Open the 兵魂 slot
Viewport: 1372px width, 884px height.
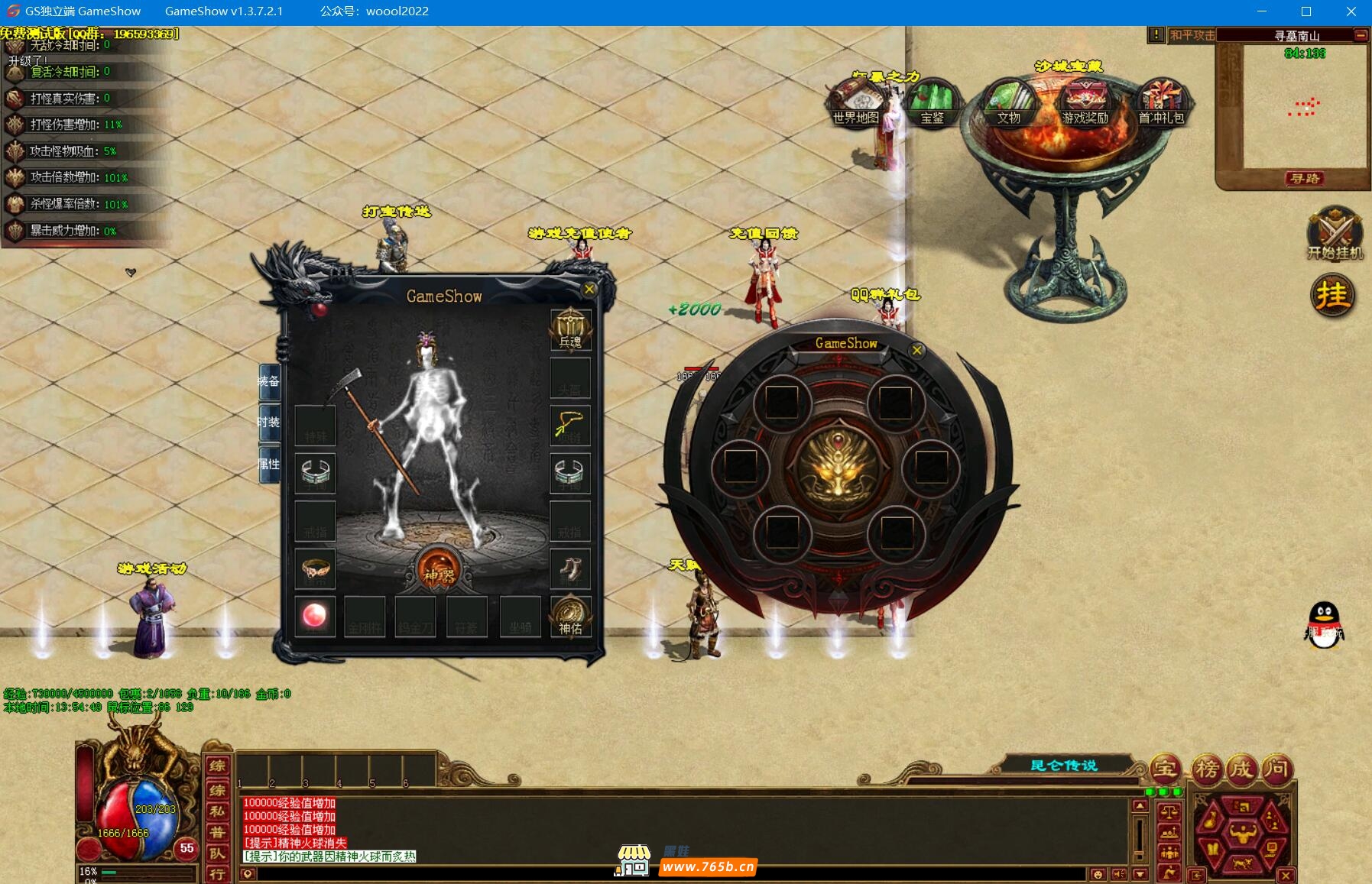570,329
